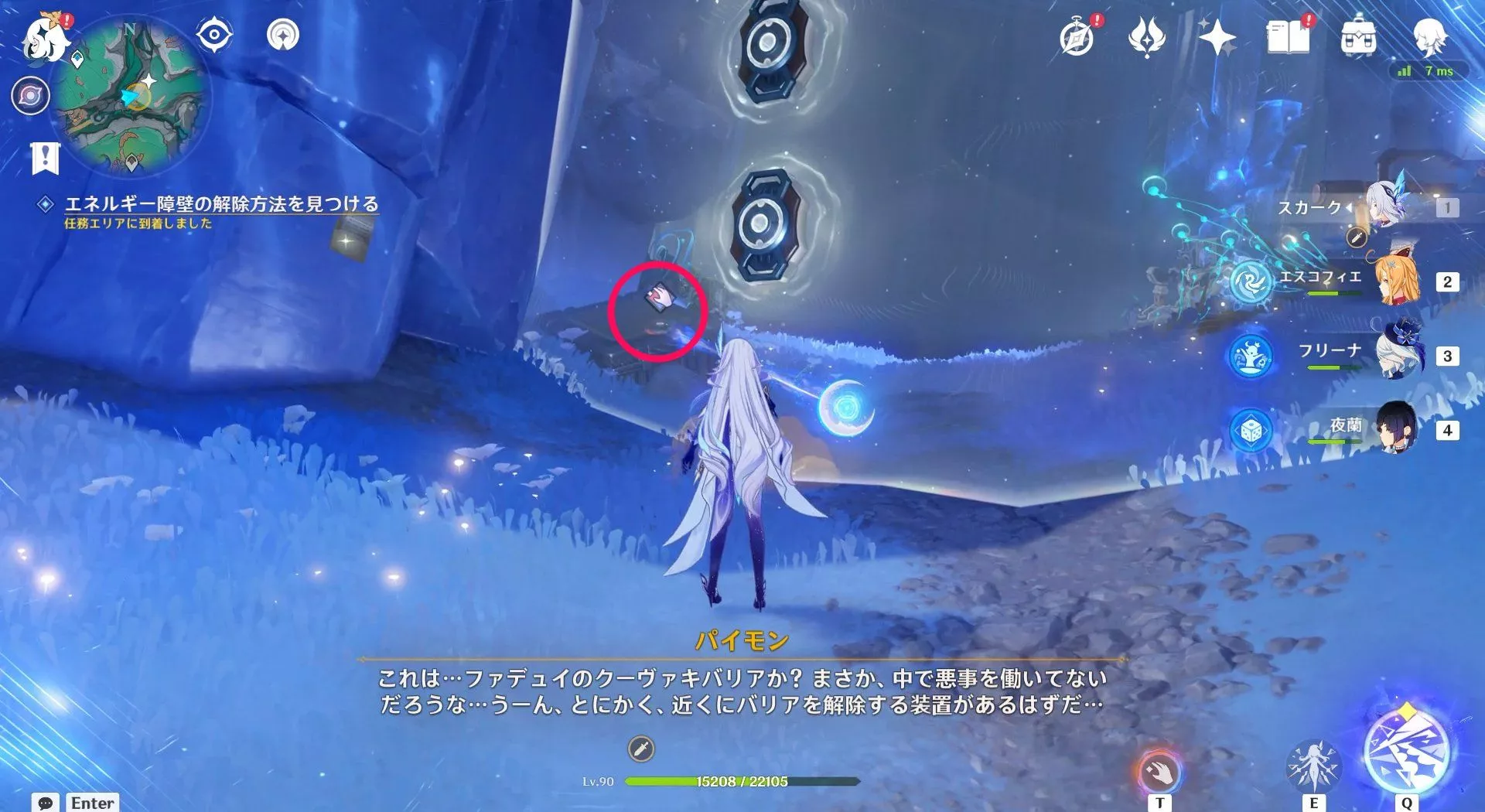Open the Paimon menu
Screen dimensions: 1485x812
click(44, 36)
